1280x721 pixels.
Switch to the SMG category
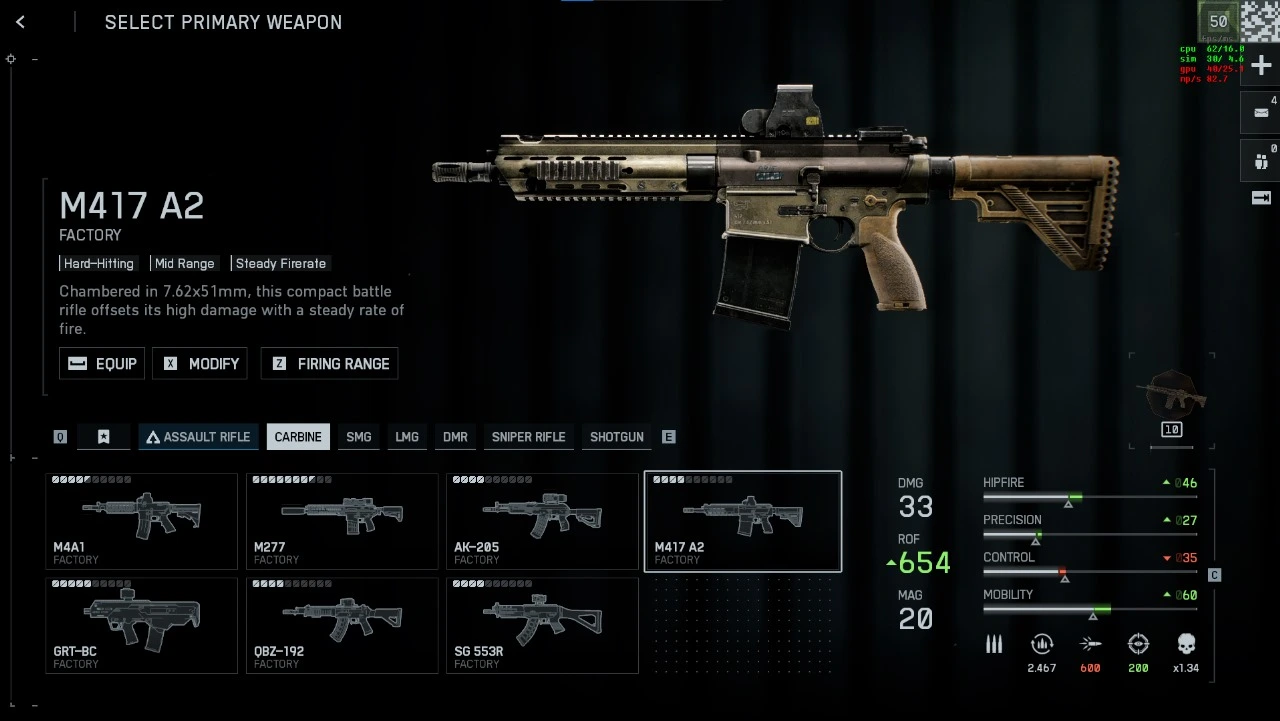[x=358, y=437]
